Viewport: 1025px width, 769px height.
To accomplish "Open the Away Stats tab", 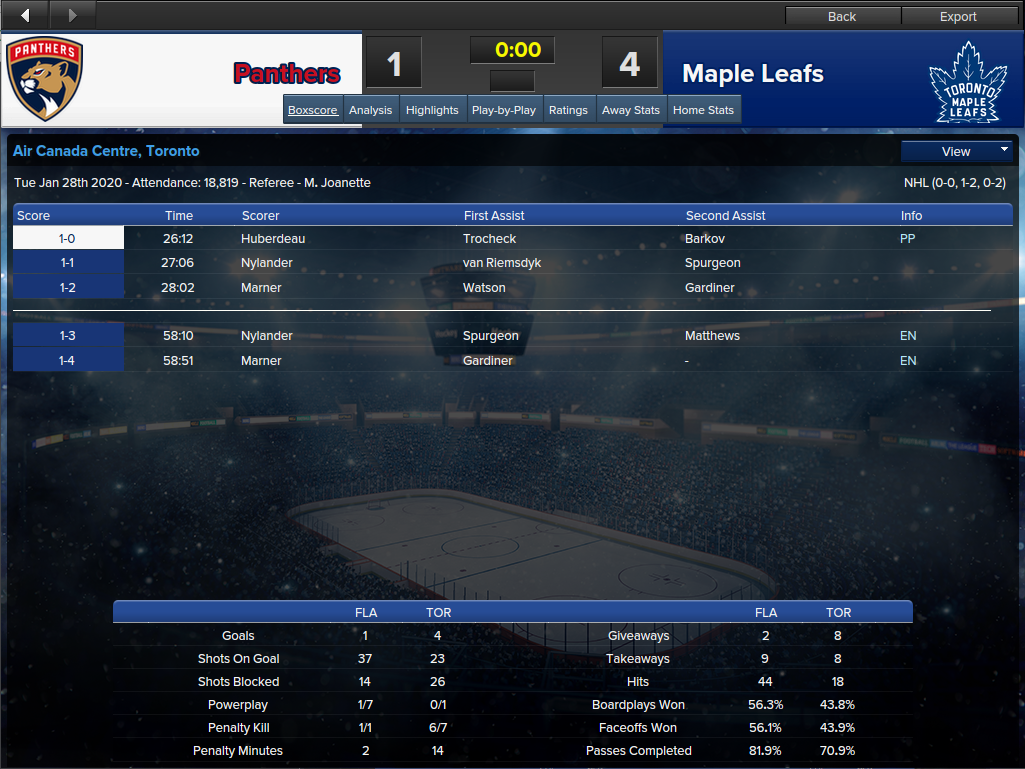I will [631, 110].
